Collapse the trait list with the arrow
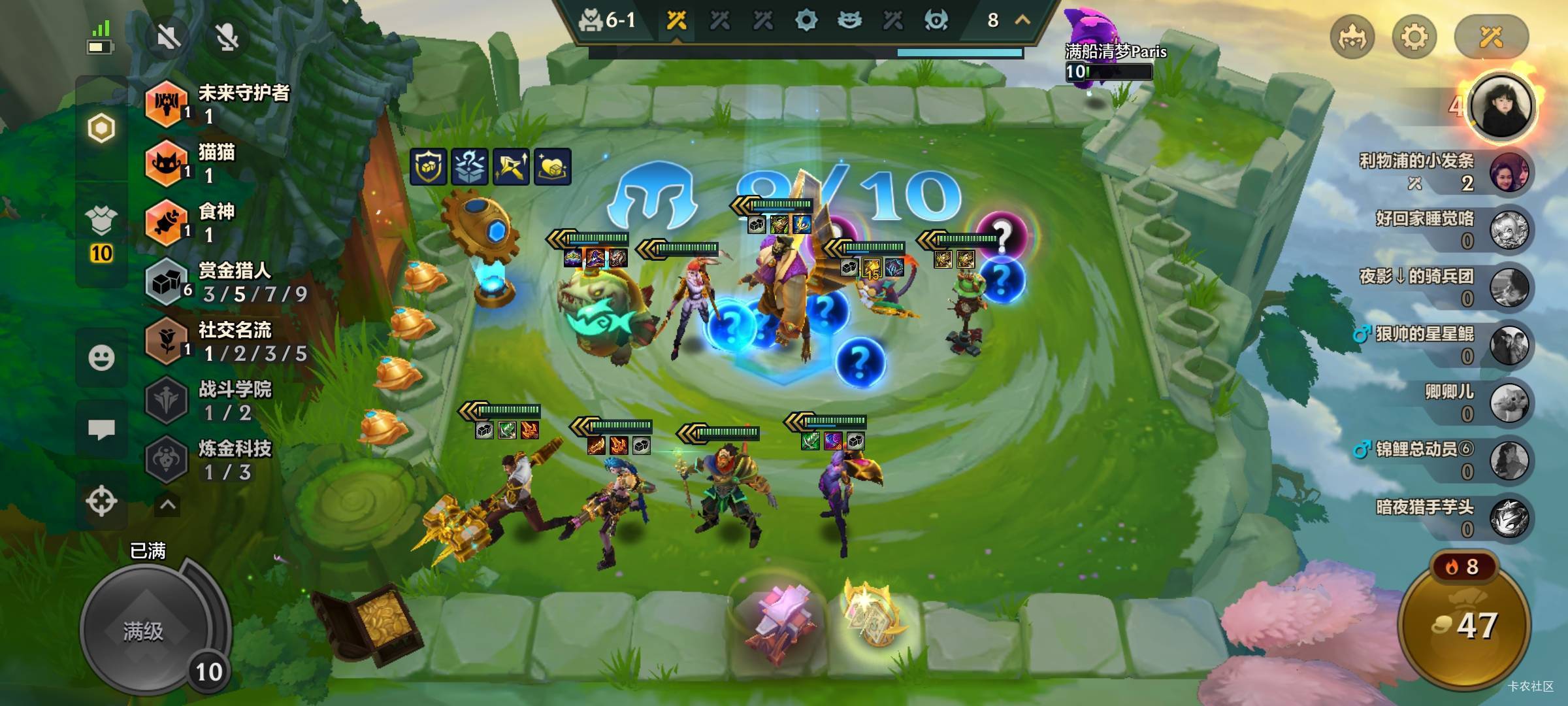This screenshot has width=1568, height=706. [x=168, y=505]
